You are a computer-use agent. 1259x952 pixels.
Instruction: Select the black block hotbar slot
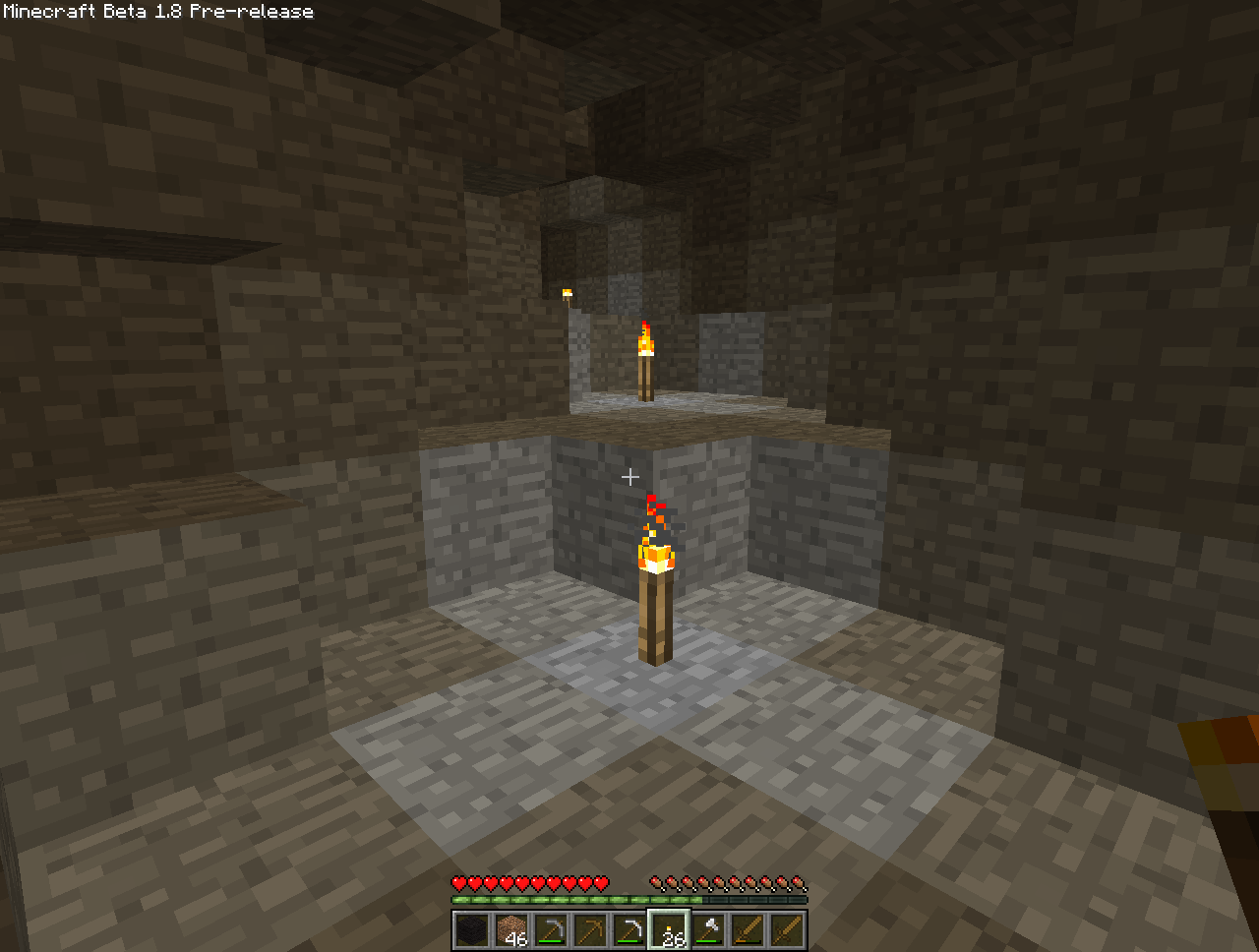472,930
